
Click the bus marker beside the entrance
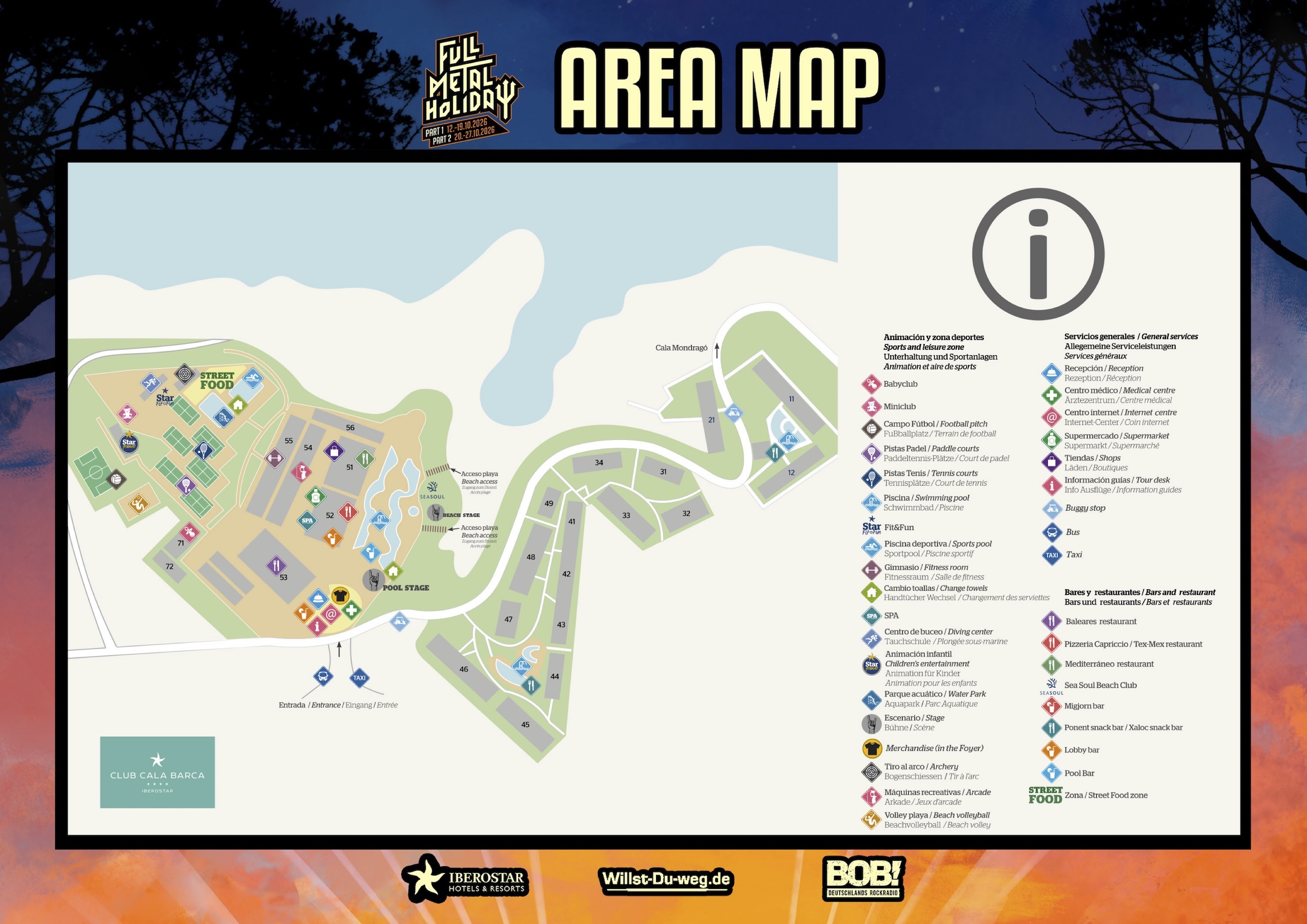click(x=323, y=676)
